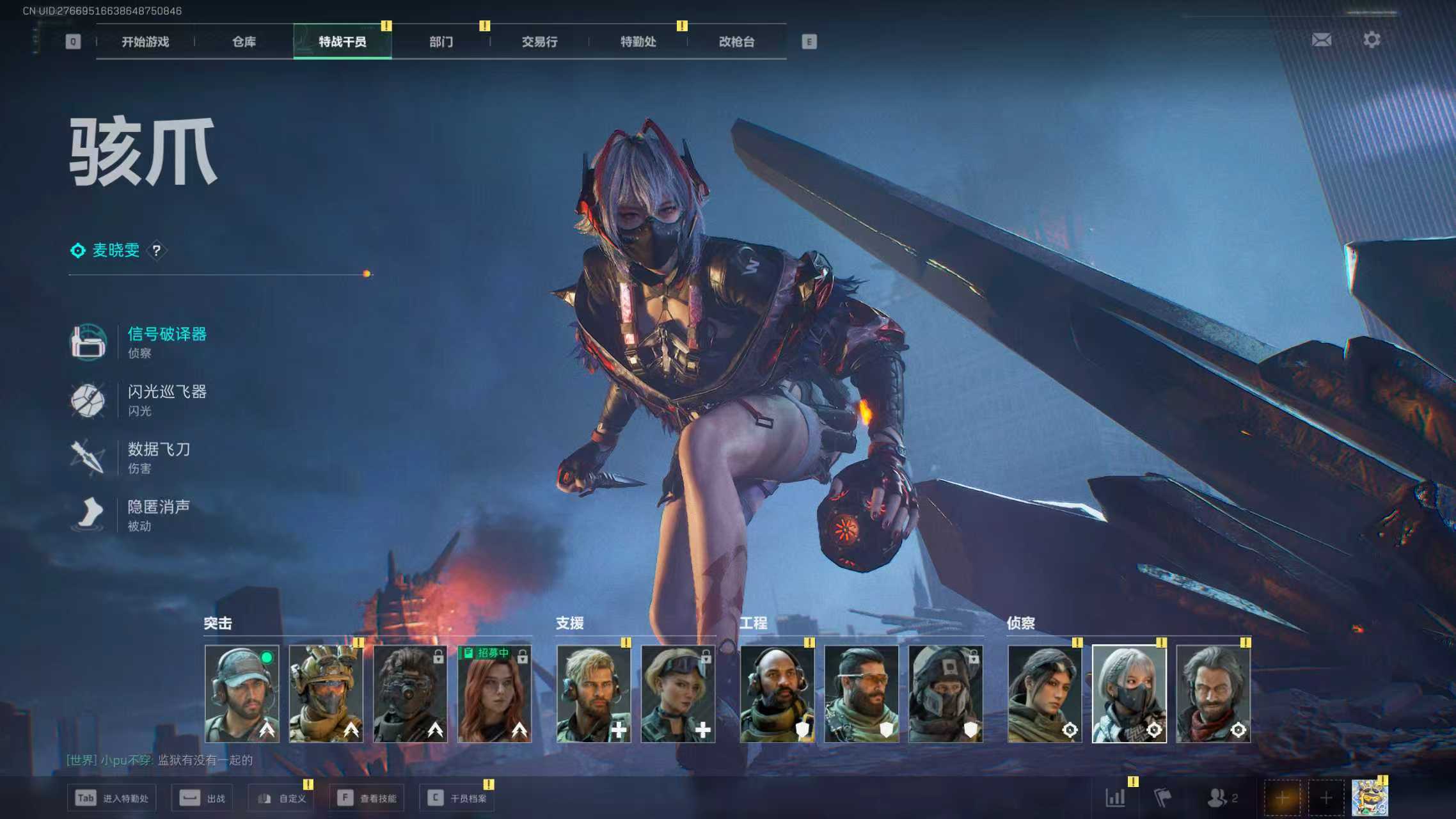Go to the 部门 tab
This screenshot has width=1456, height=819.
point(441,42)
